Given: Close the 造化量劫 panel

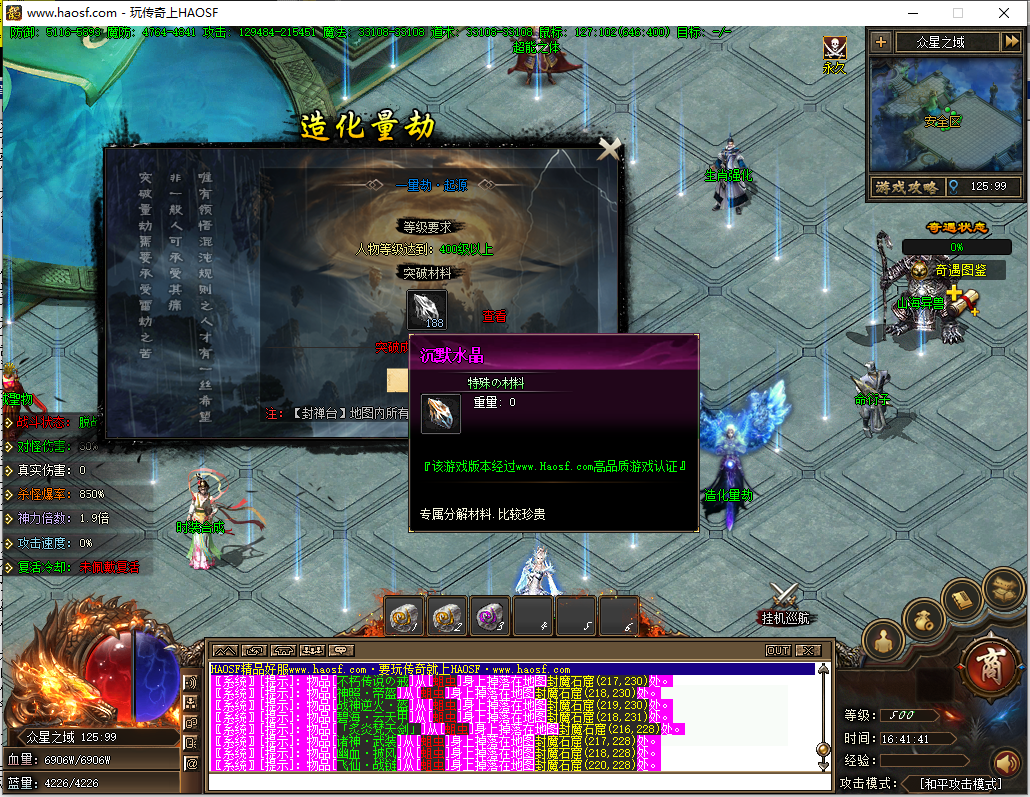Looking at the screenshot, I should click(609, 149).
